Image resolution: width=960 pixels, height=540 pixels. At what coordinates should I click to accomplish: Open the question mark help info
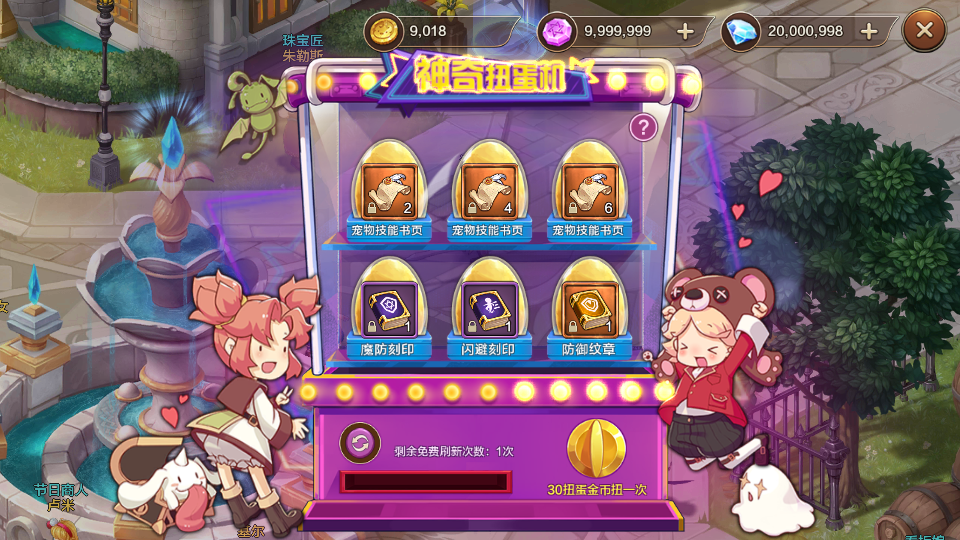(644, 127)
